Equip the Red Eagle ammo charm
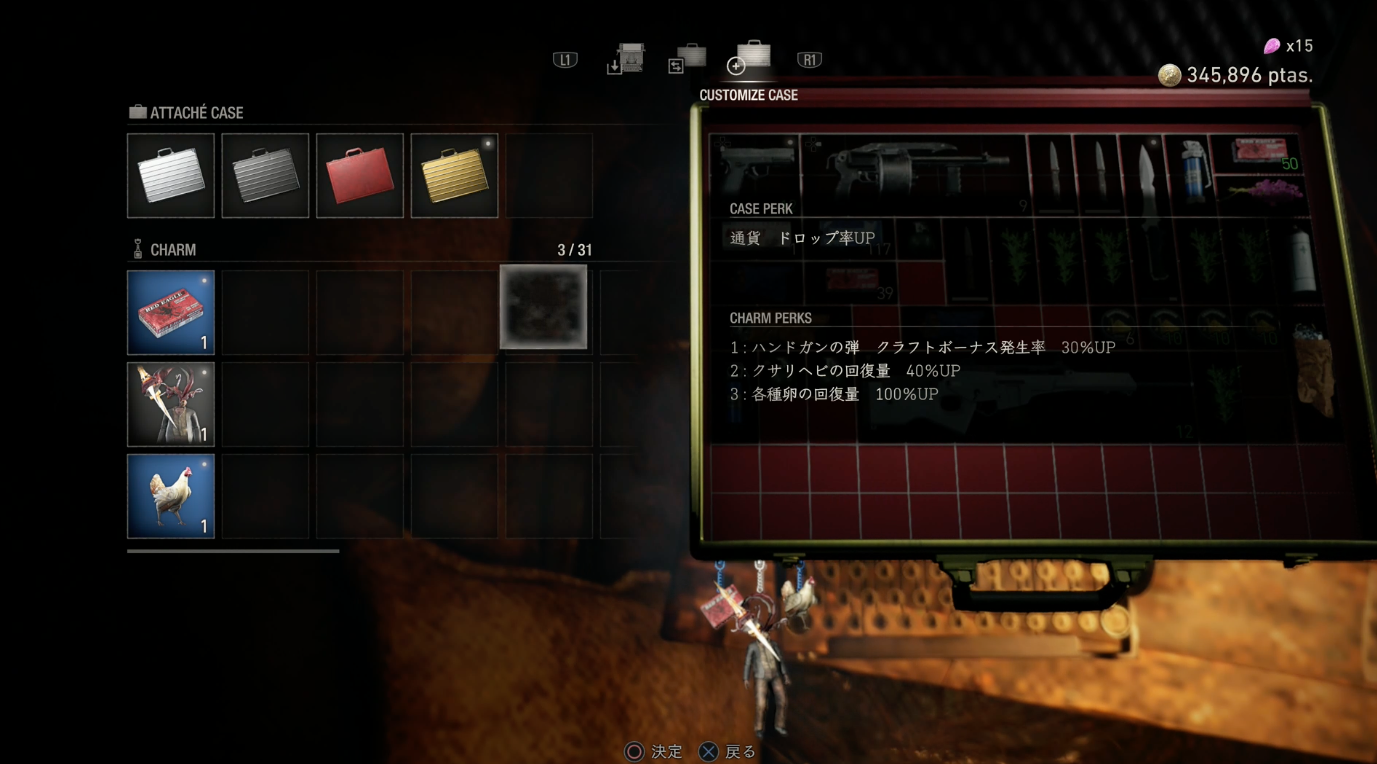The image size is (1377, 764). click(x=170, y=313)
